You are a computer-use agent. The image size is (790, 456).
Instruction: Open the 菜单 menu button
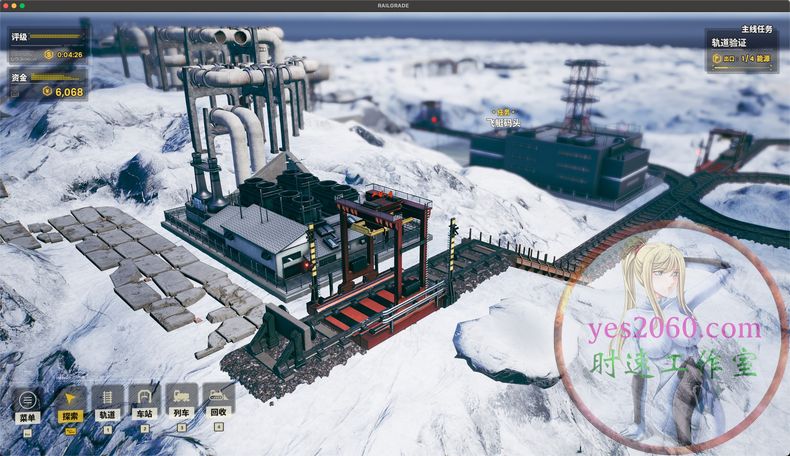[x=27, y=400]
